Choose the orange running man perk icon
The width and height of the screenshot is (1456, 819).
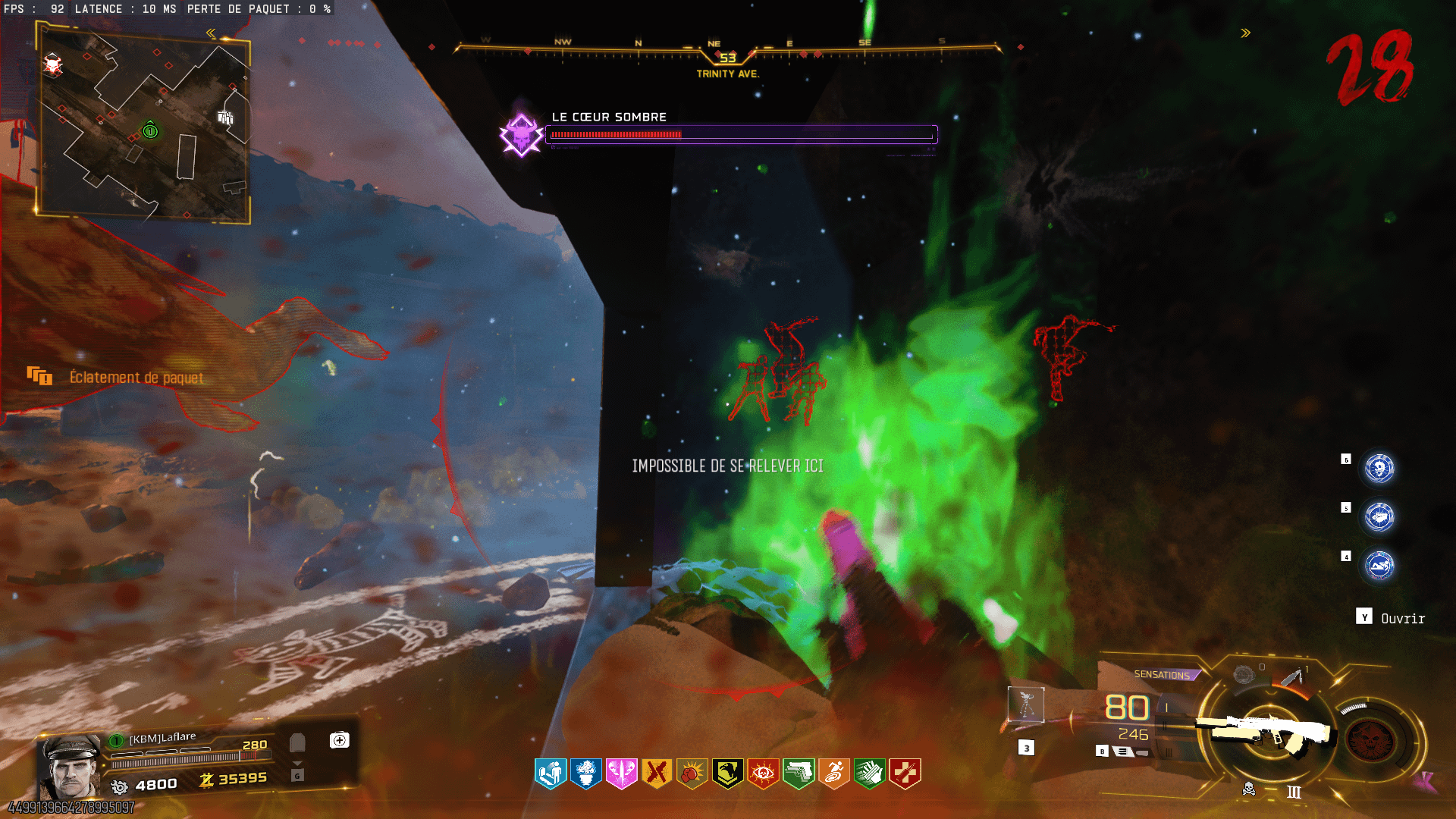coord(834,773)
